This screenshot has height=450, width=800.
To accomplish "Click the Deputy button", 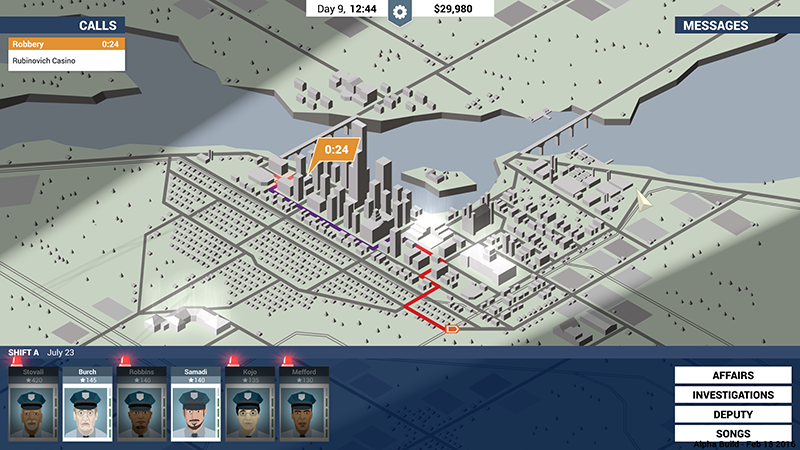I will [x=733, y=414].
